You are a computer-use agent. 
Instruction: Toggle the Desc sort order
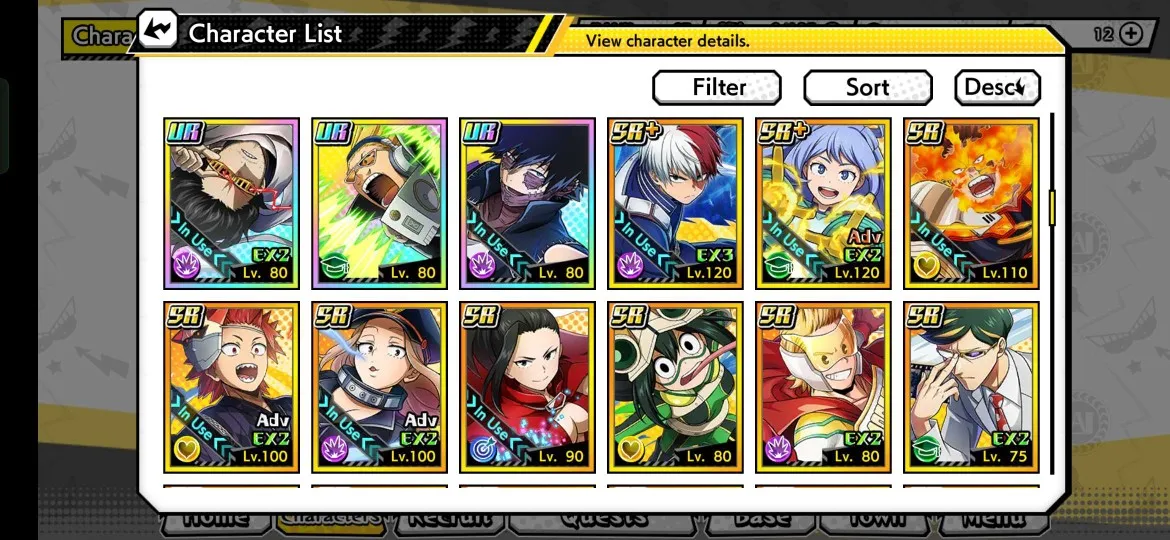click(996, 87)
